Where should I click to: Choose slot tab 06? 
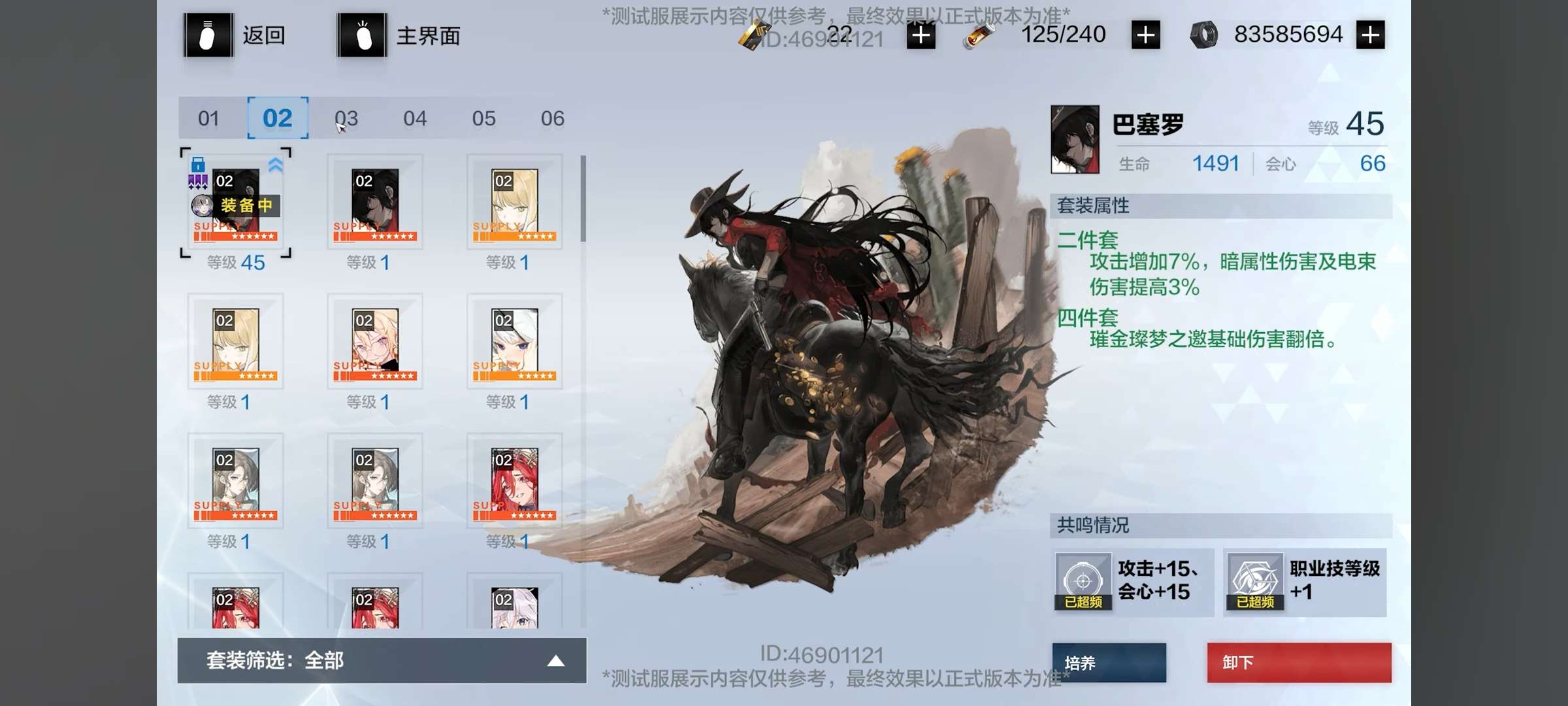tap(553, 118)
